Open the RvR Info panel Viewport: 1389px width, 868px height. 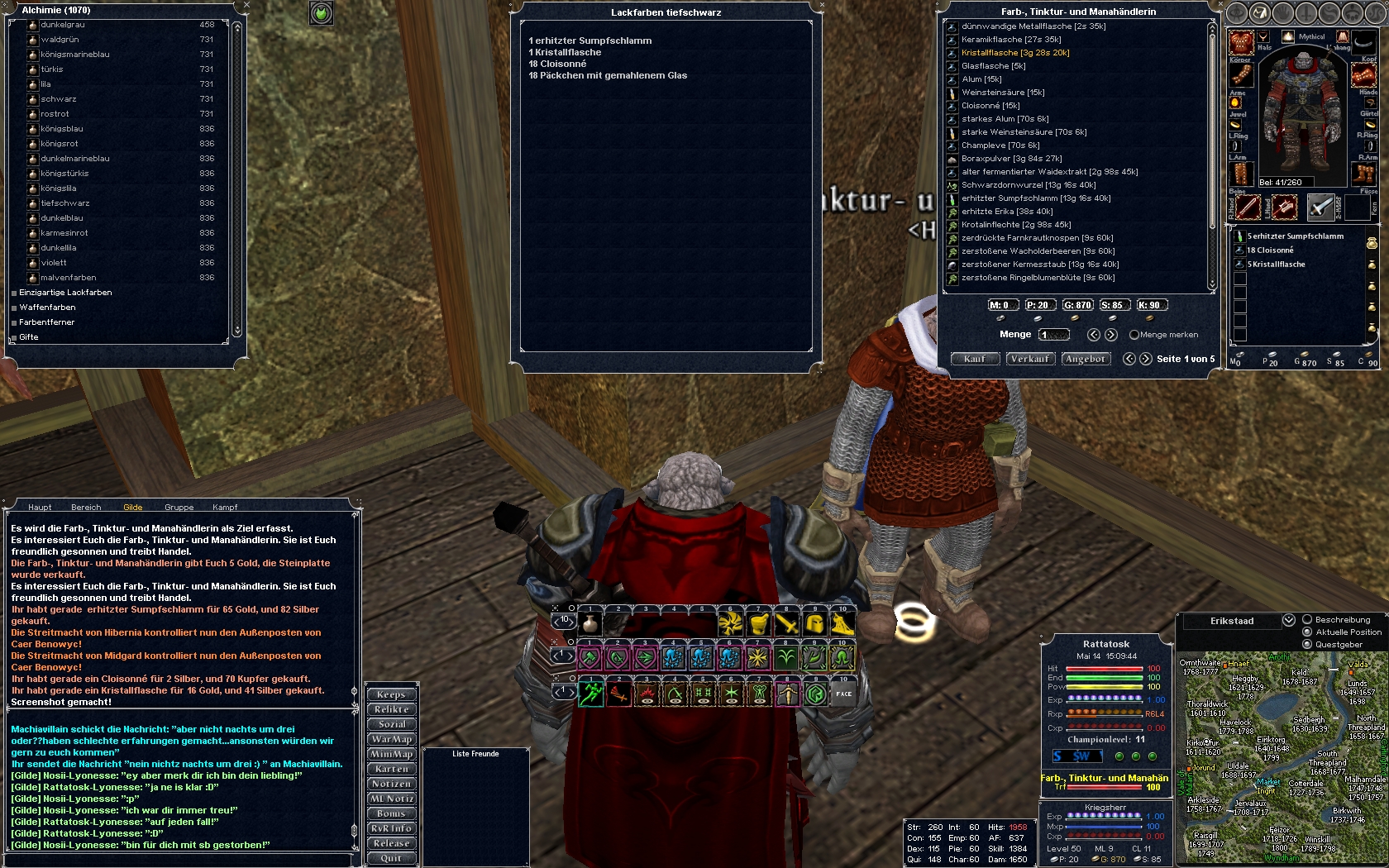pyautogui.click(x=391, y=828)
